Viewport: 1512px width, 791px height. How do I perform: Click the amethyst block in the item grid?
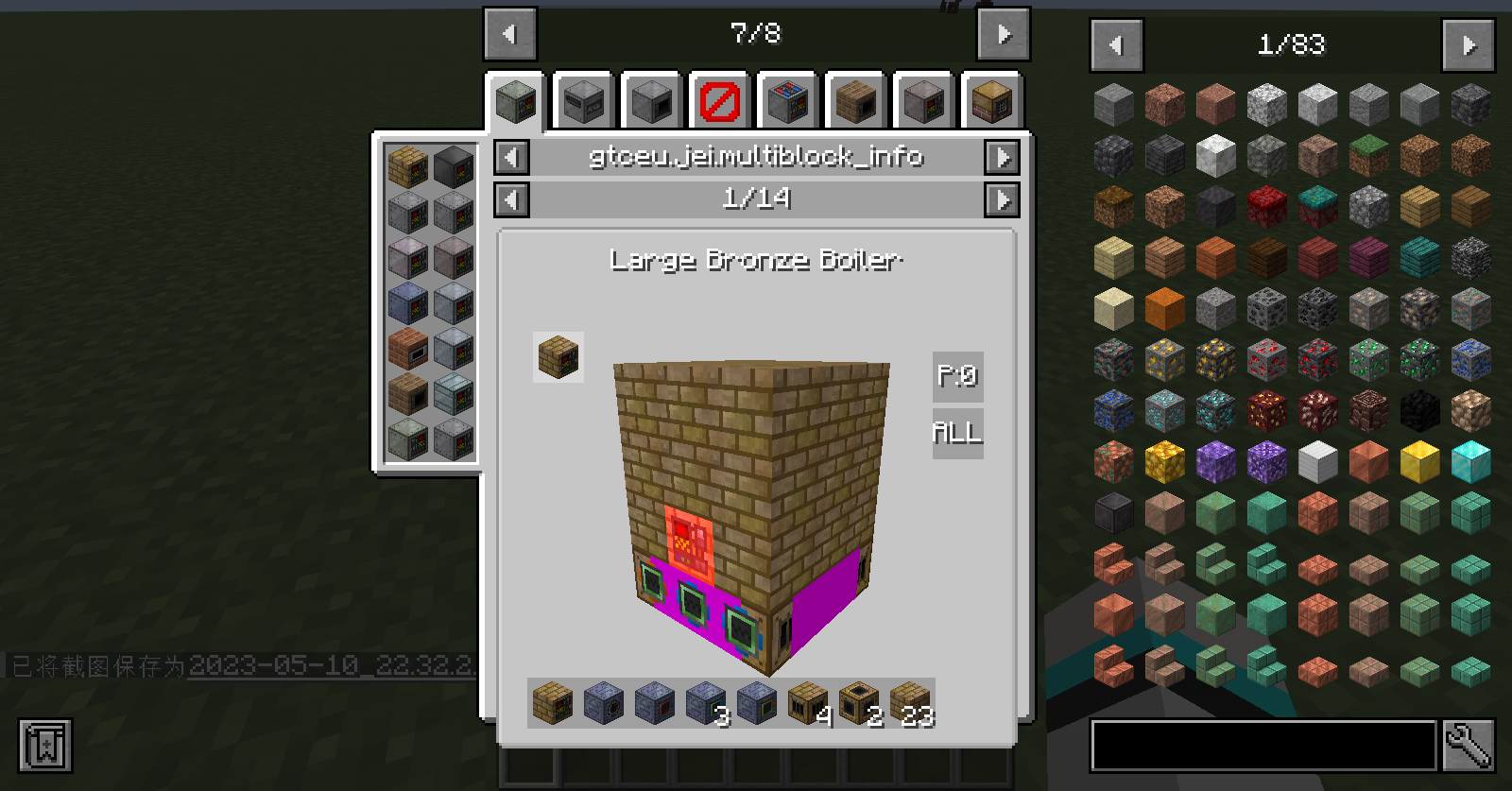pyautogui.click(x=1217, y=461)
